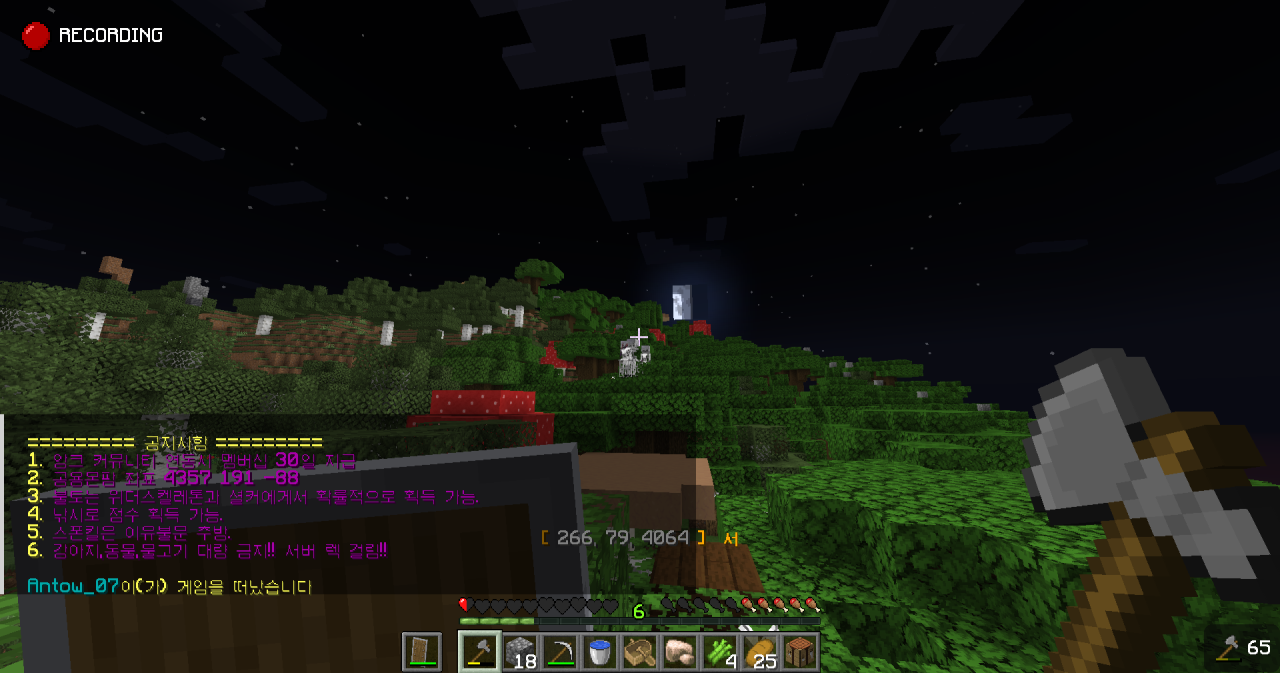Choose the sugar cane stack slot
The width and height of the screenshot is (1280, 673).
(720, 652)
